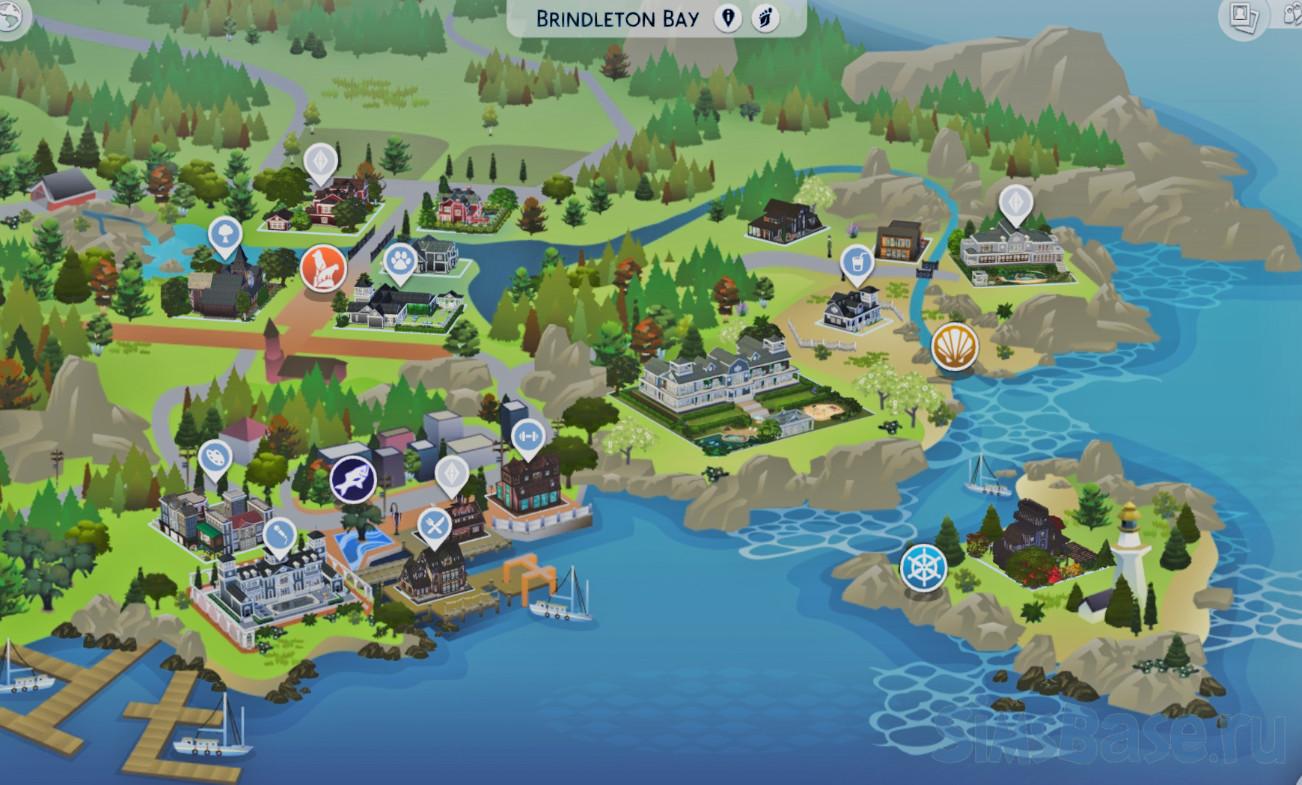Click the dark blue fish neighborhood icon
Screen dimensions: 1302x785
point(353,478)
